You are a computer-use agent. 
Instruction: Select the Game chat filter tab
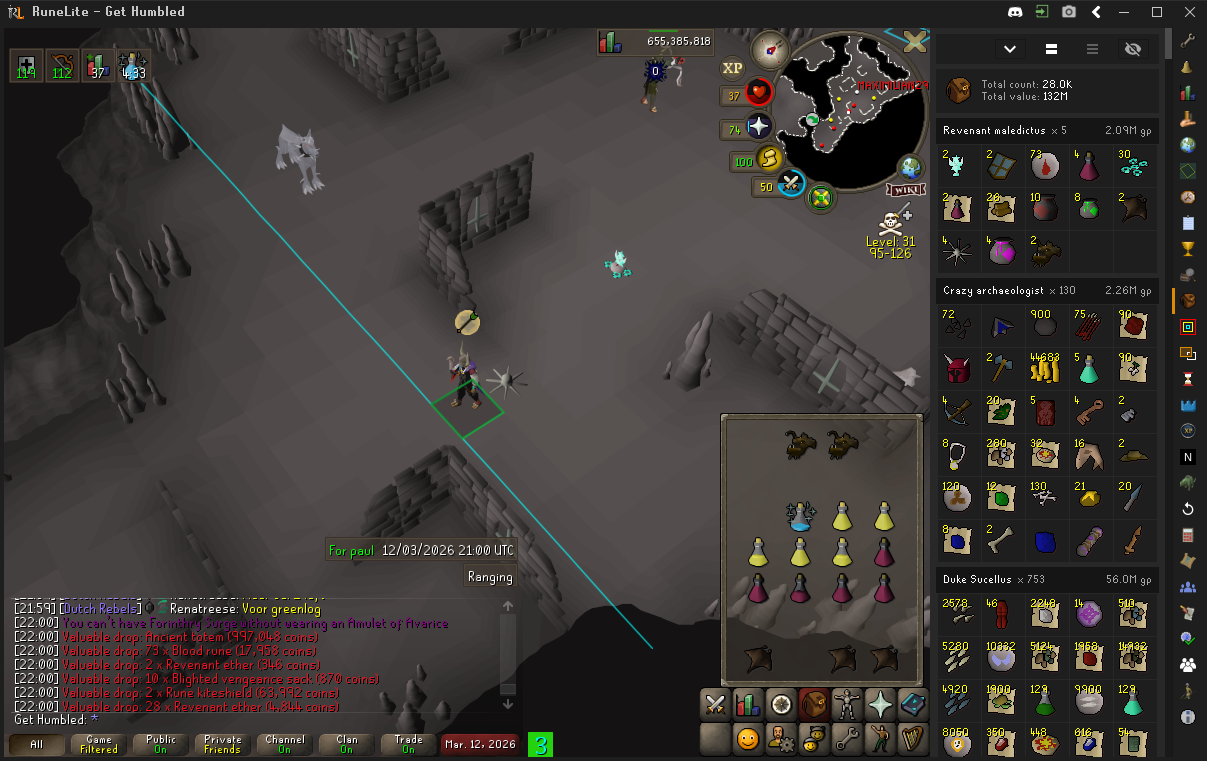99,744
